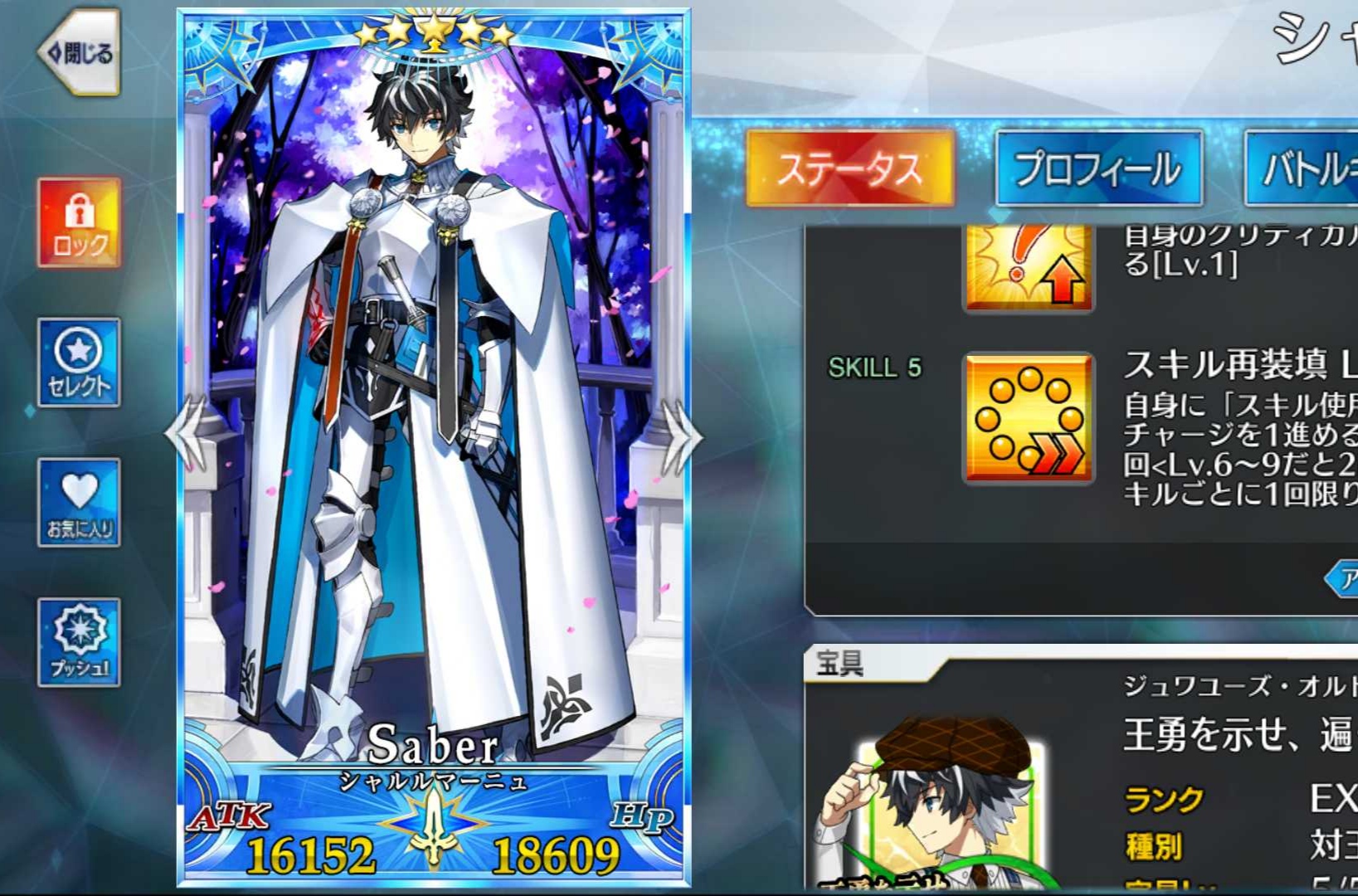Viewport: 1358px width, 896px height.
Task: Show previous servant with left arrow
Action: coord(186,434)
